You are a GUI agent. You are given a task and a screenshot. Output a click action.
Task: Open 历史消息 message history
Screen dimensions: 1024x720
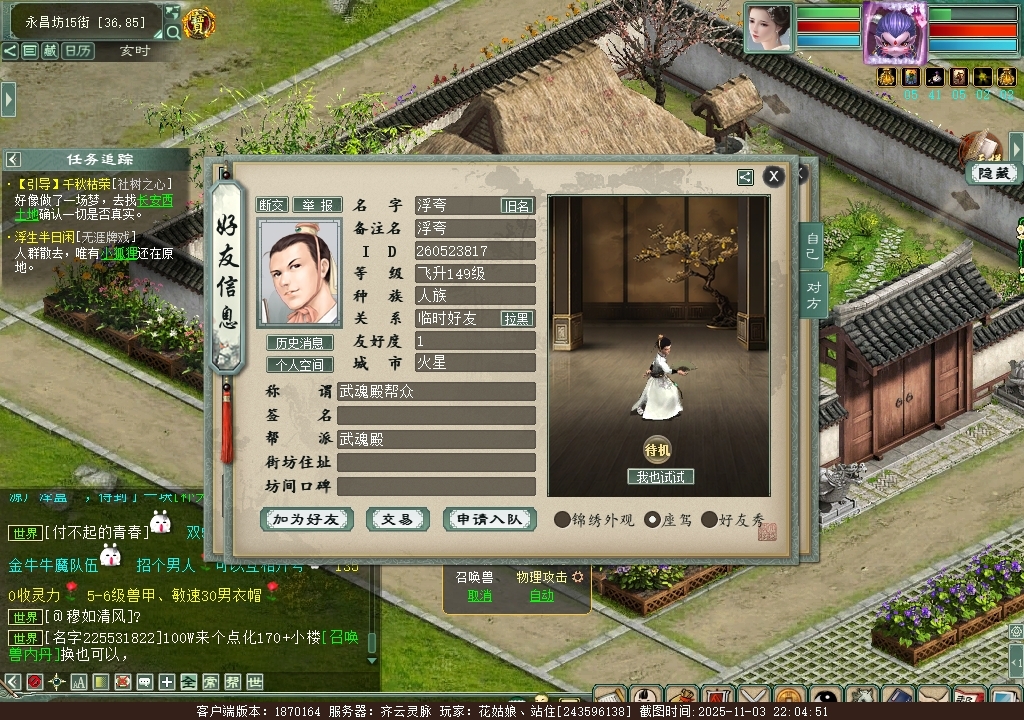(300, 343)
